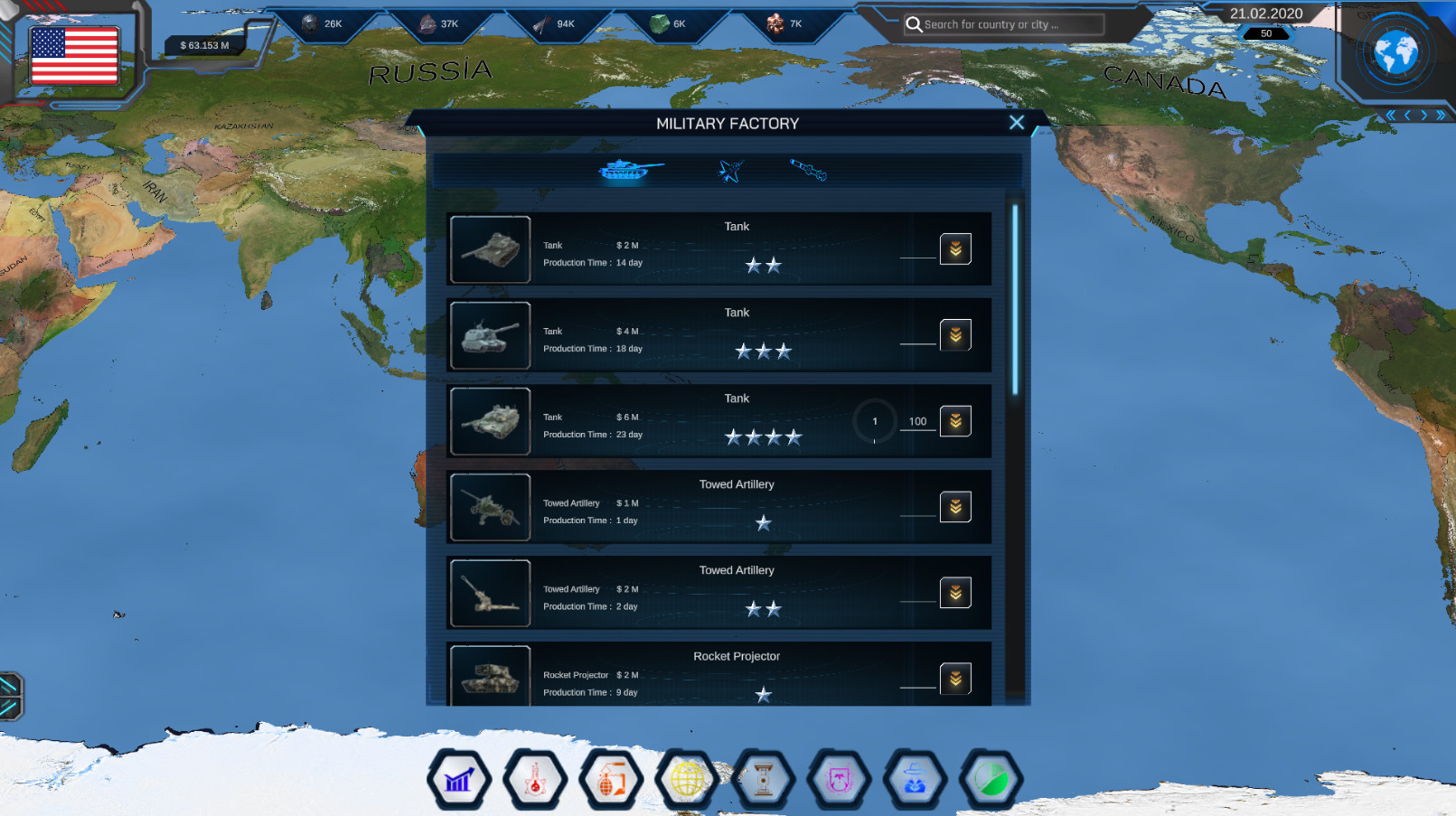The height and width of the screenshot is (816, 1456).
Task: Click the Military Factory list scrollbar
Action: [x=1015, y=300]
